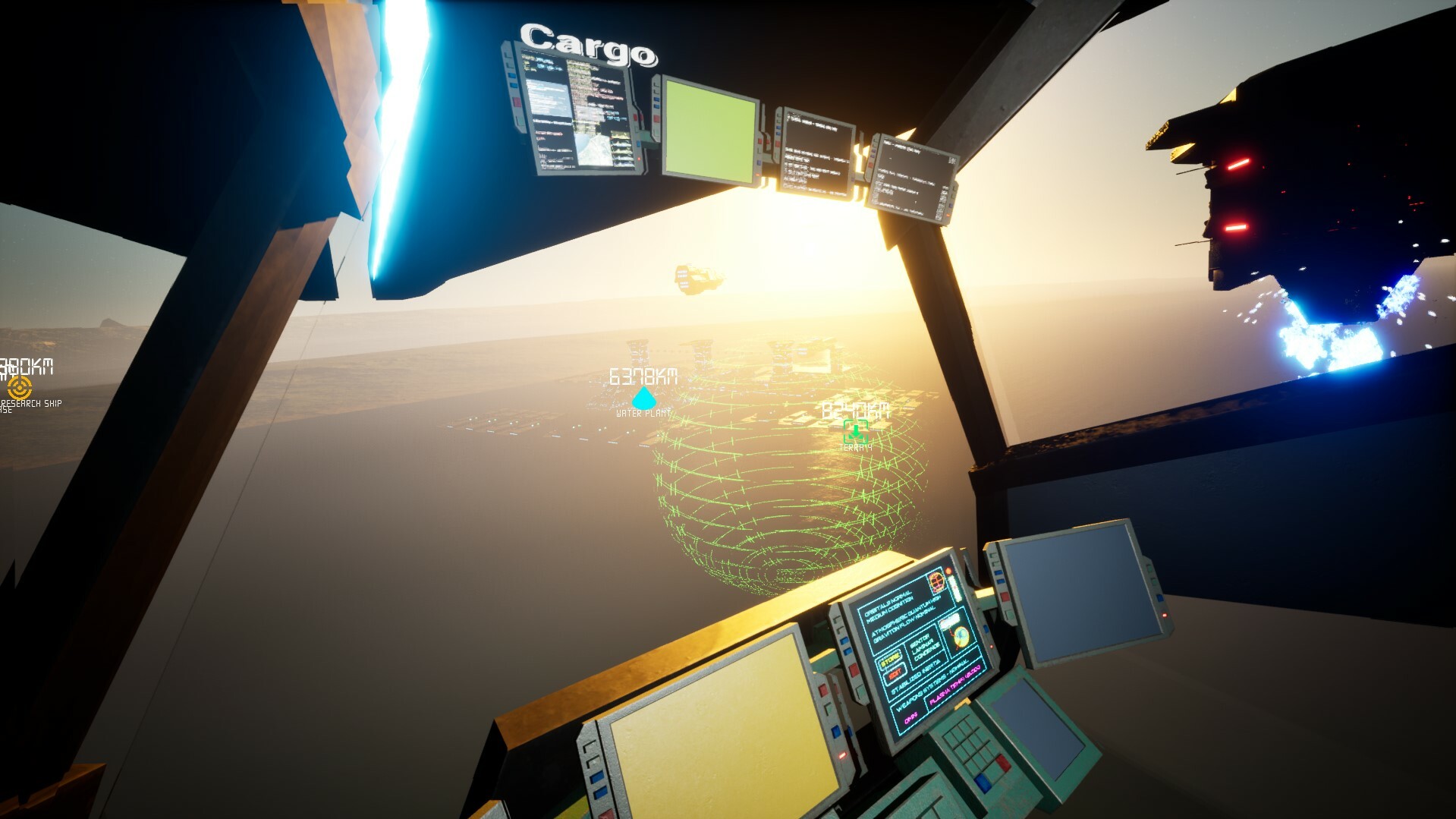Target TERRA 14 using its green bracket marker
This screenshot has width=1456, height=819.
[855, 433]
